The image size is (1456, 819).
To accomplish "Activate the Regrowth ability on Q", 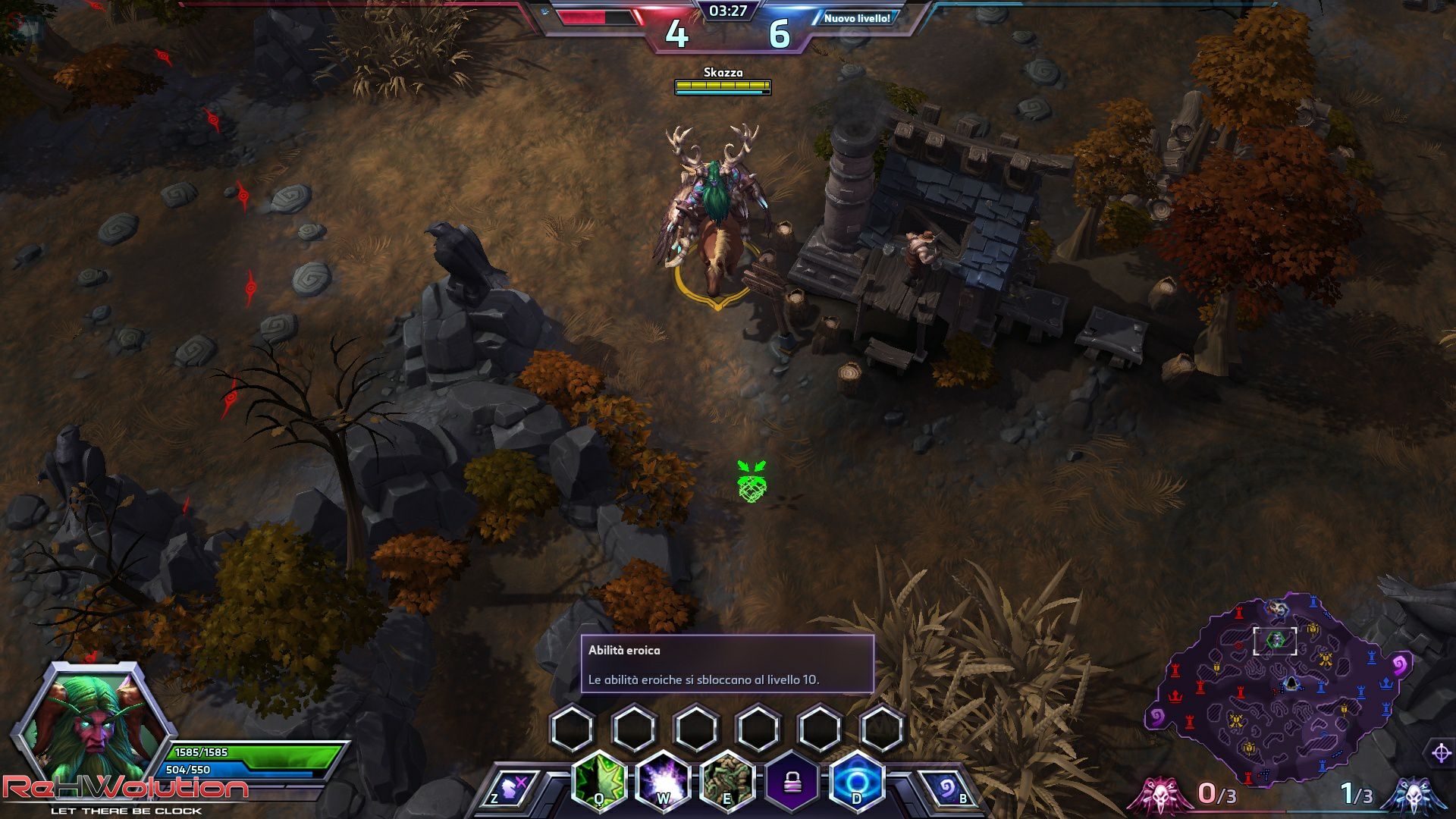I will (599, 781).
